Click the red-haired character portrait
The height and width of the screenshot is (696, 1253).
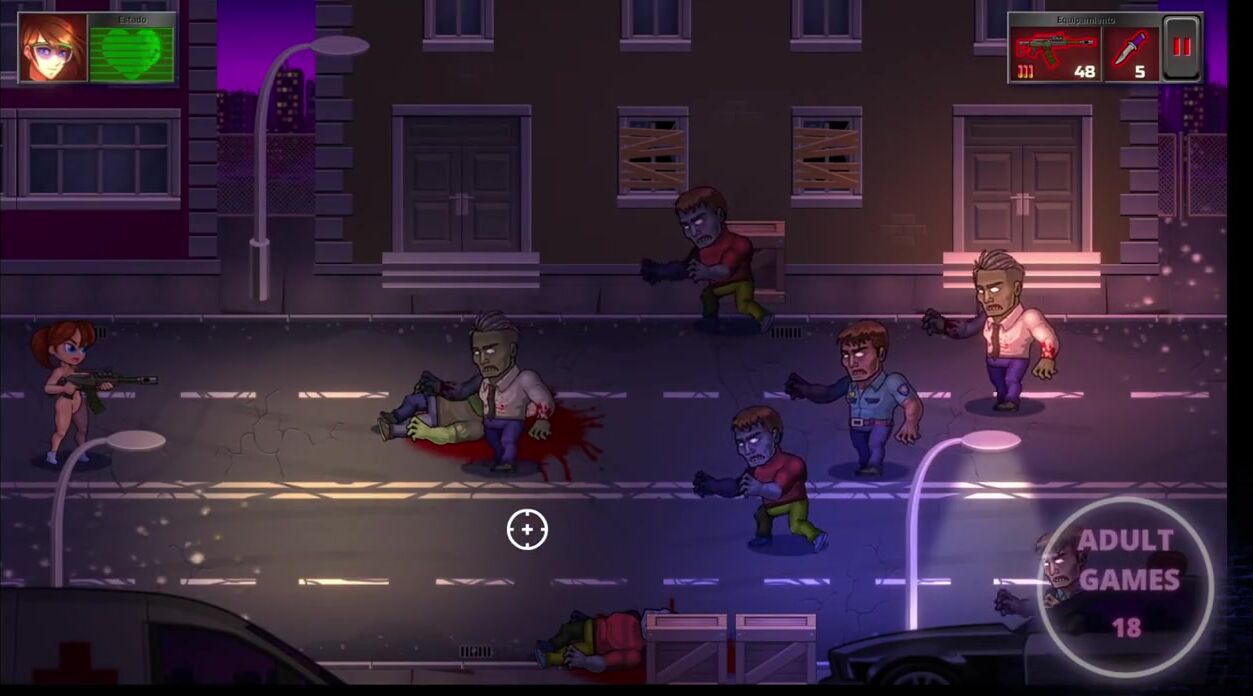(52, 48)
